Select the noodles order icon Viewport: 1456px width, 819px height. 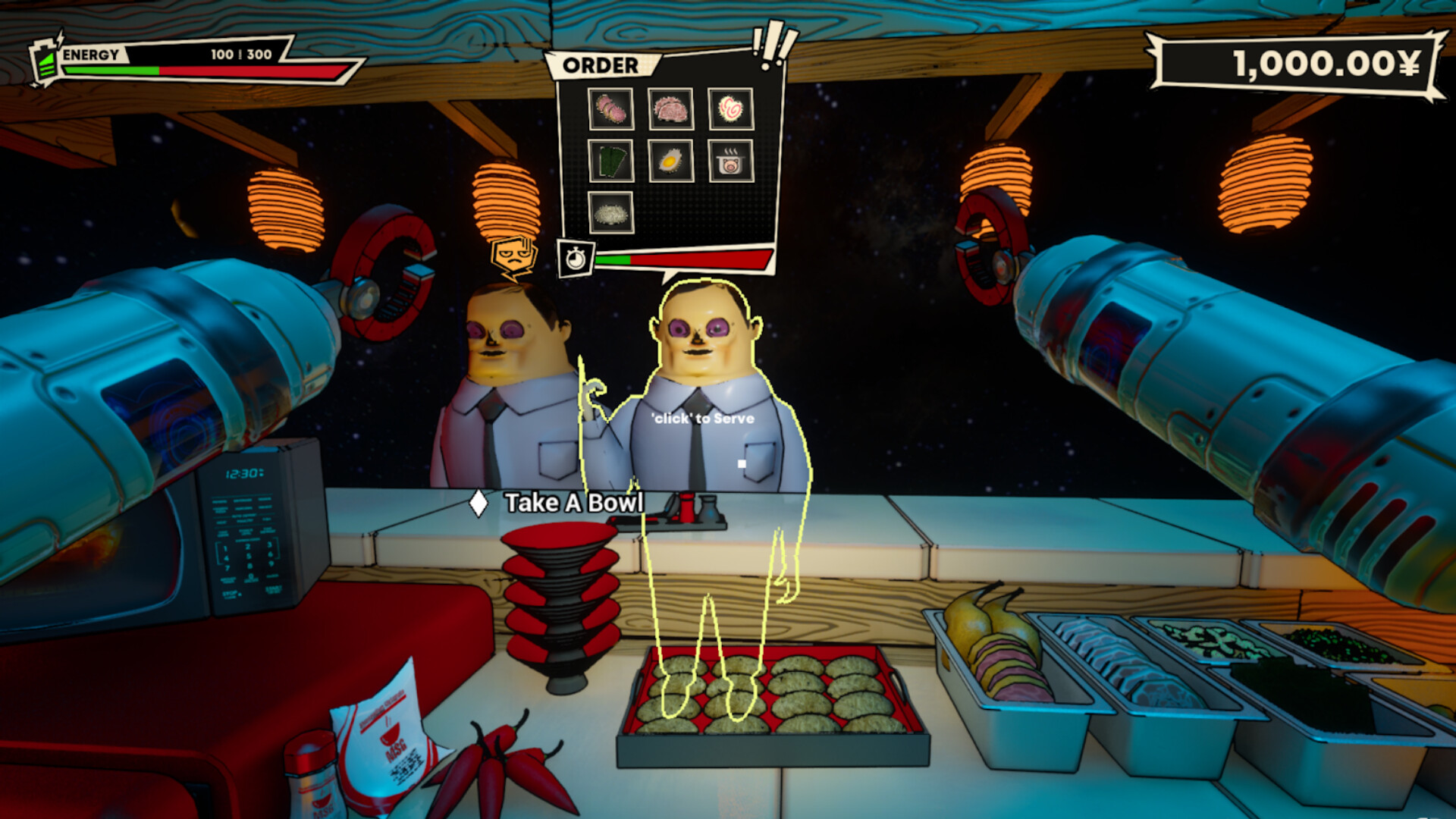pos(610,212)
